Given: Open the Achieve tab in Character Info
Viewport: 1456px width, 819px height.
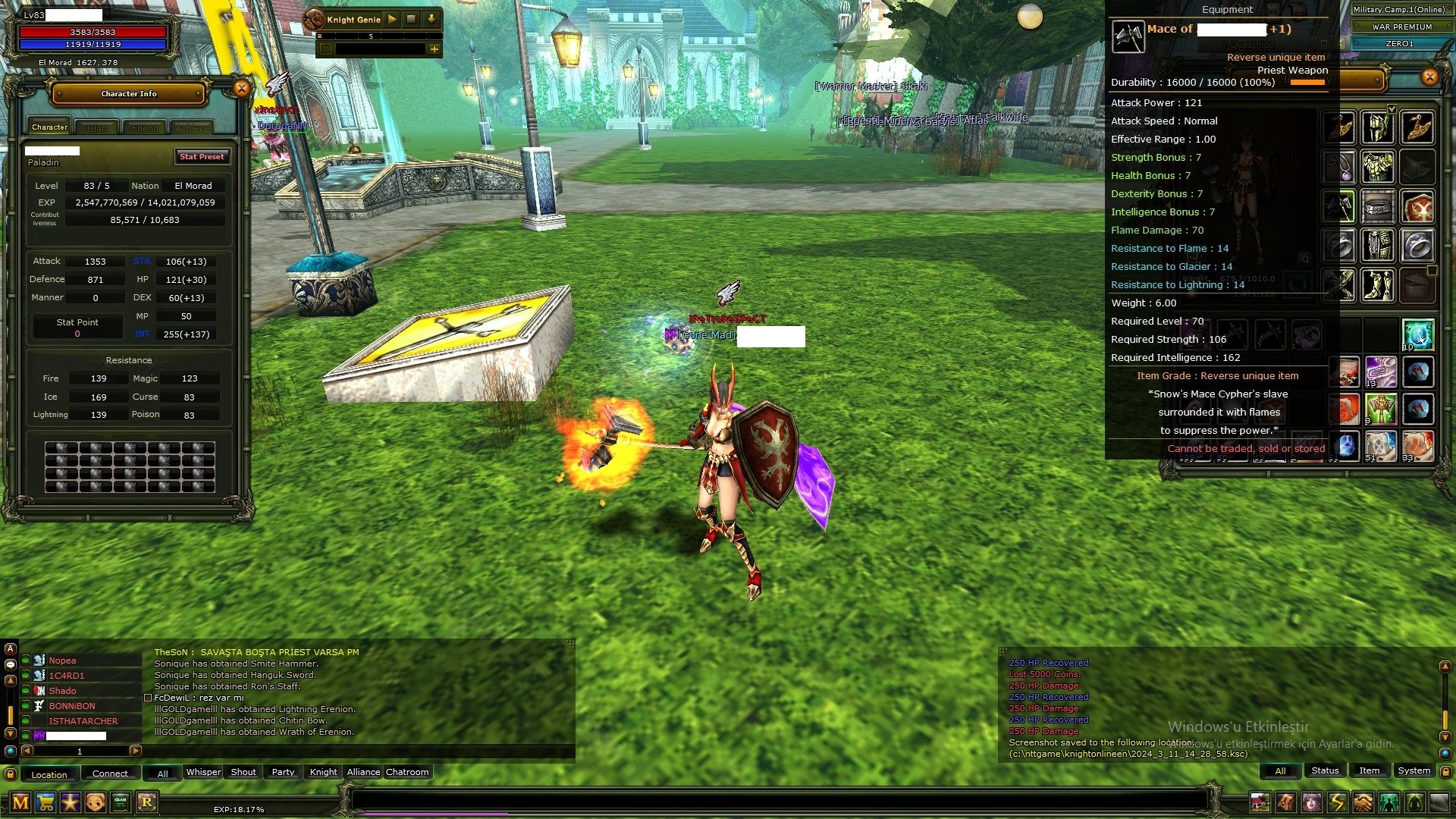Looking at the screenshot, I should (x=194, y=127).
